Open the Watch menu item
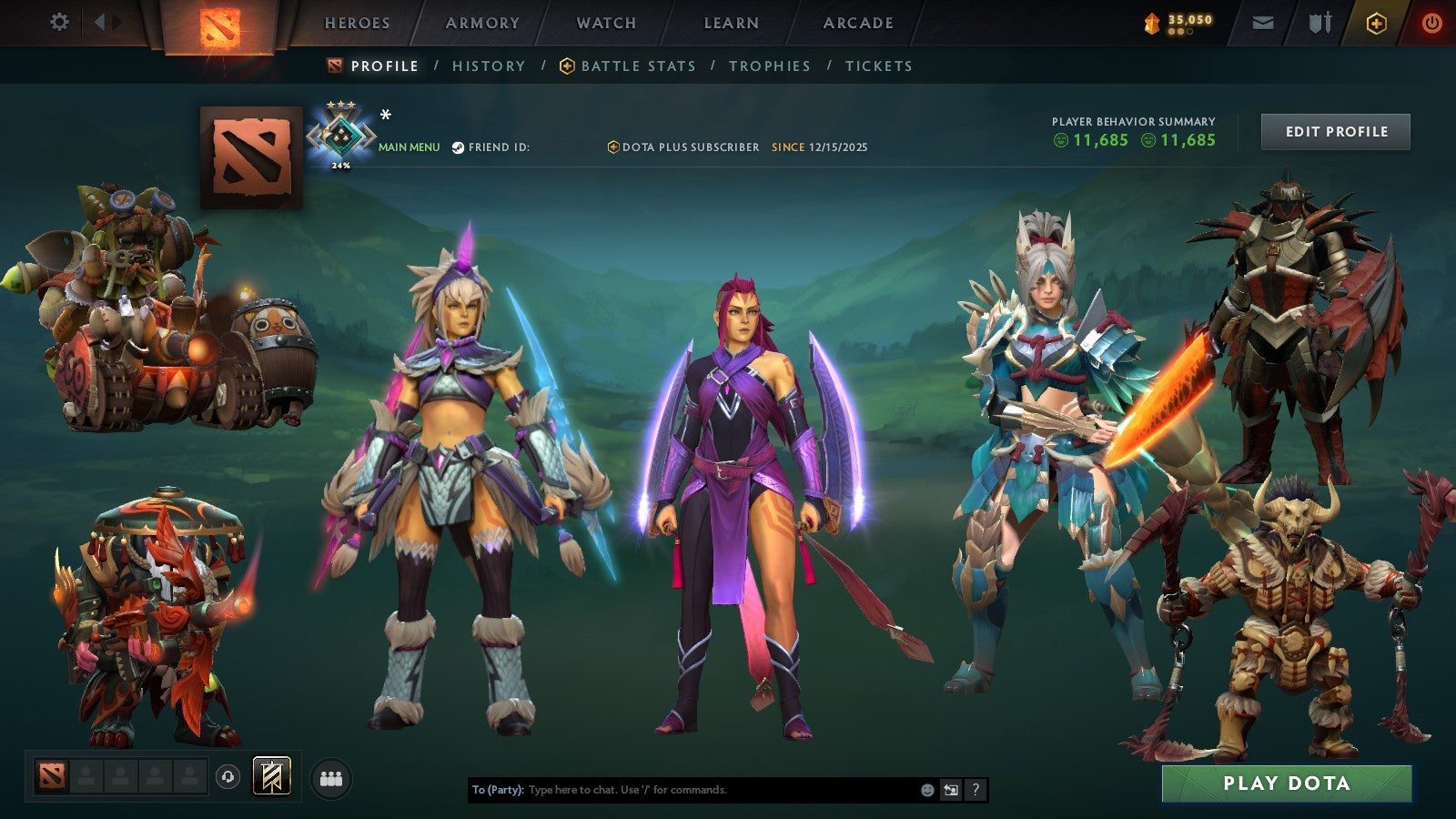 click(605, 23)
